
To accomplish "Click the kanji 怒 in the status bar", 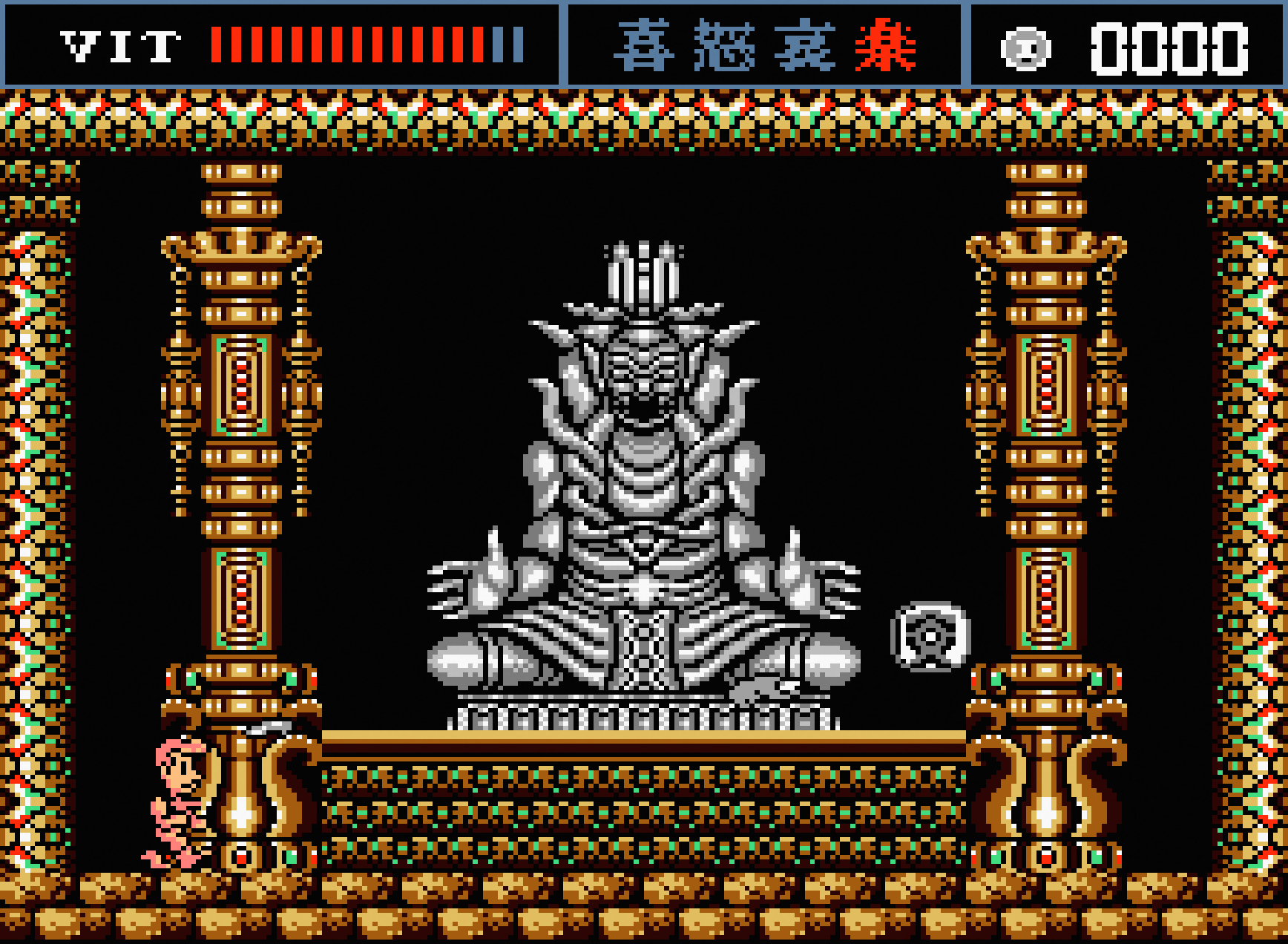I will (723, 46).
